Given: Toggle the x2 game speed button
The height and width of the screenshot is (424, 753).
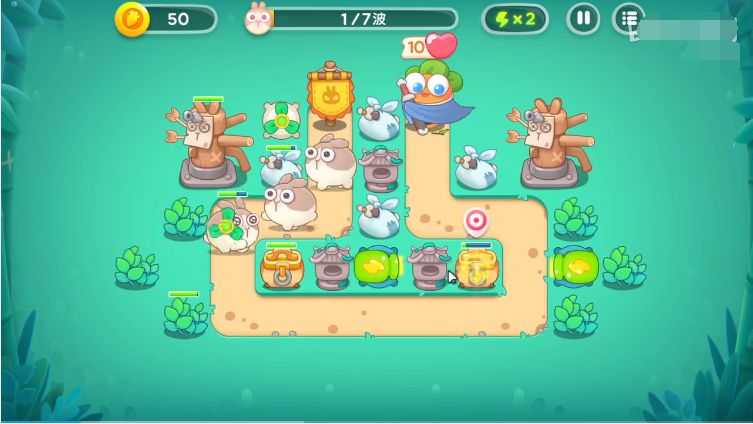Looking at the screenshot, I should pyautogui.click(x=515, y=18).
